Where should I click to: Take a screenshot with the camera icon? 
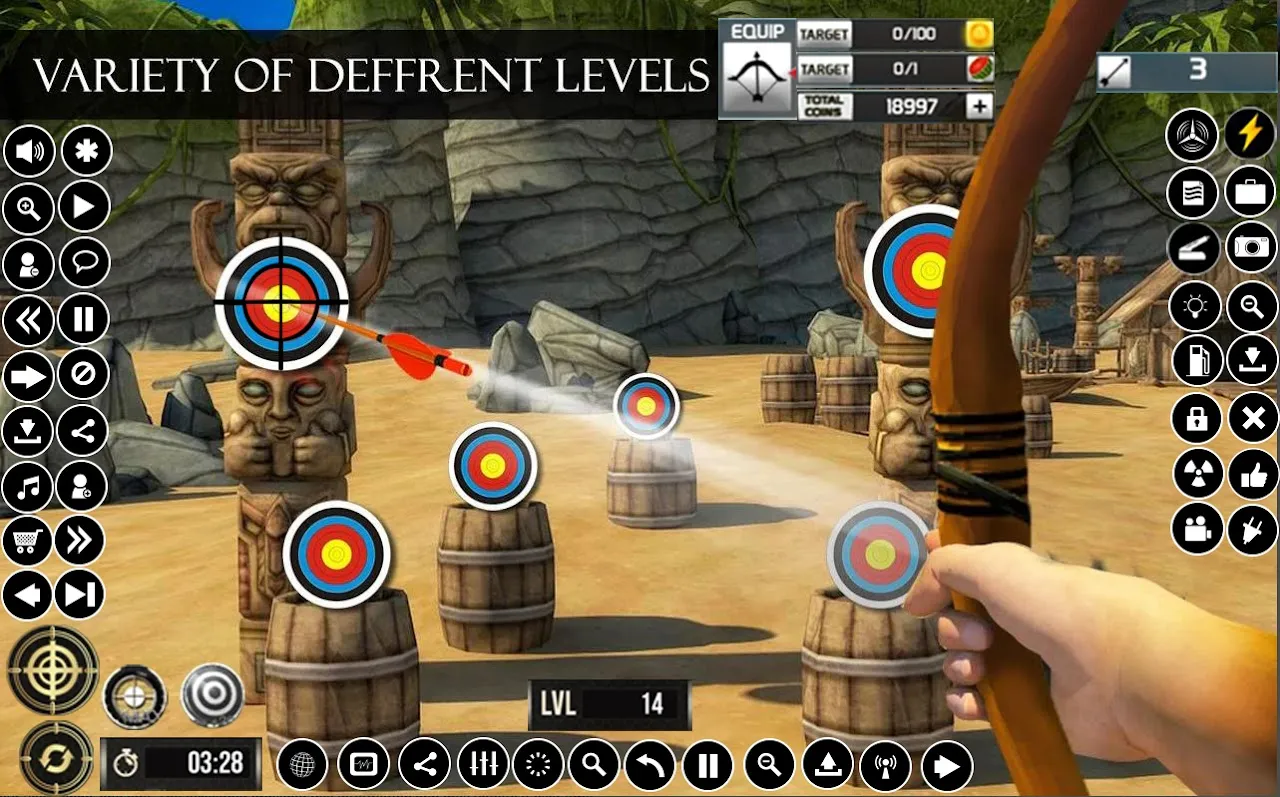pos(1251,247)
